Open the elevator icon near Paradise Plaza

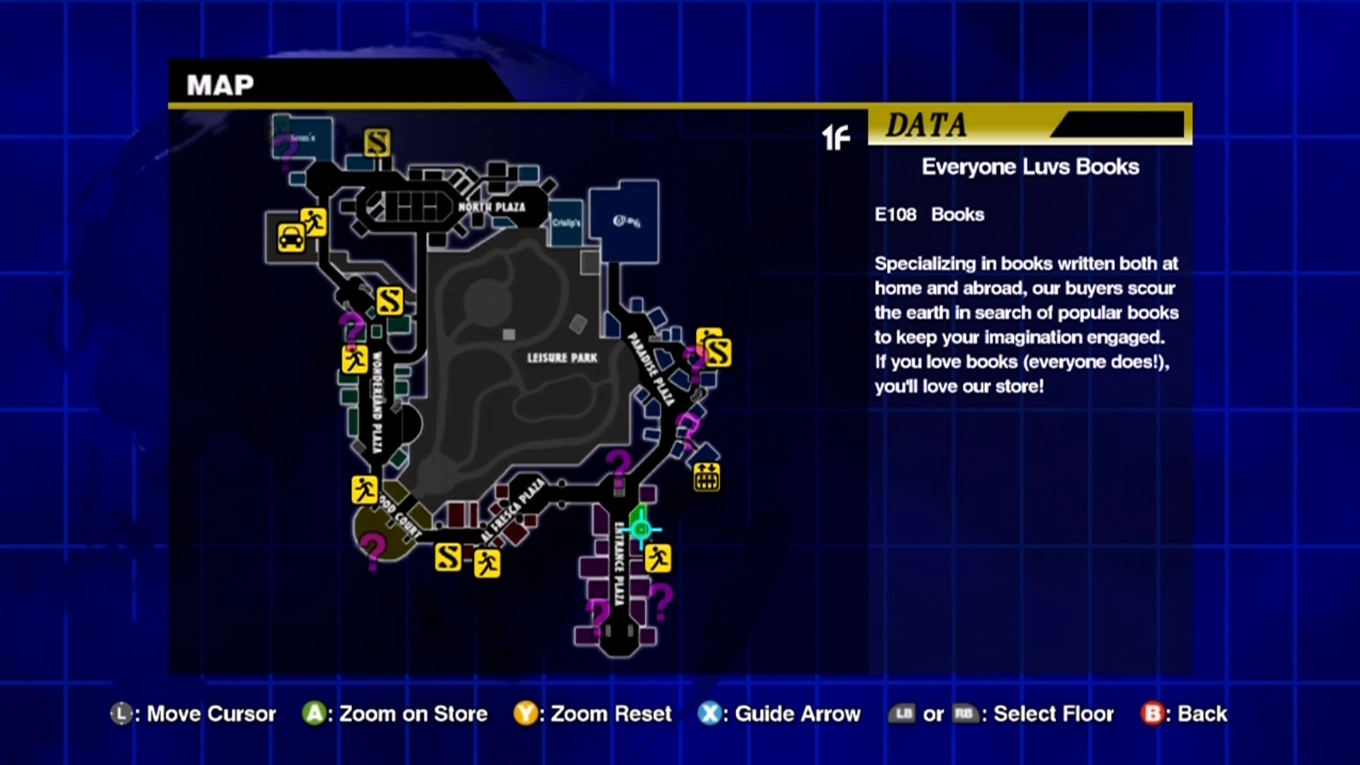706,477
